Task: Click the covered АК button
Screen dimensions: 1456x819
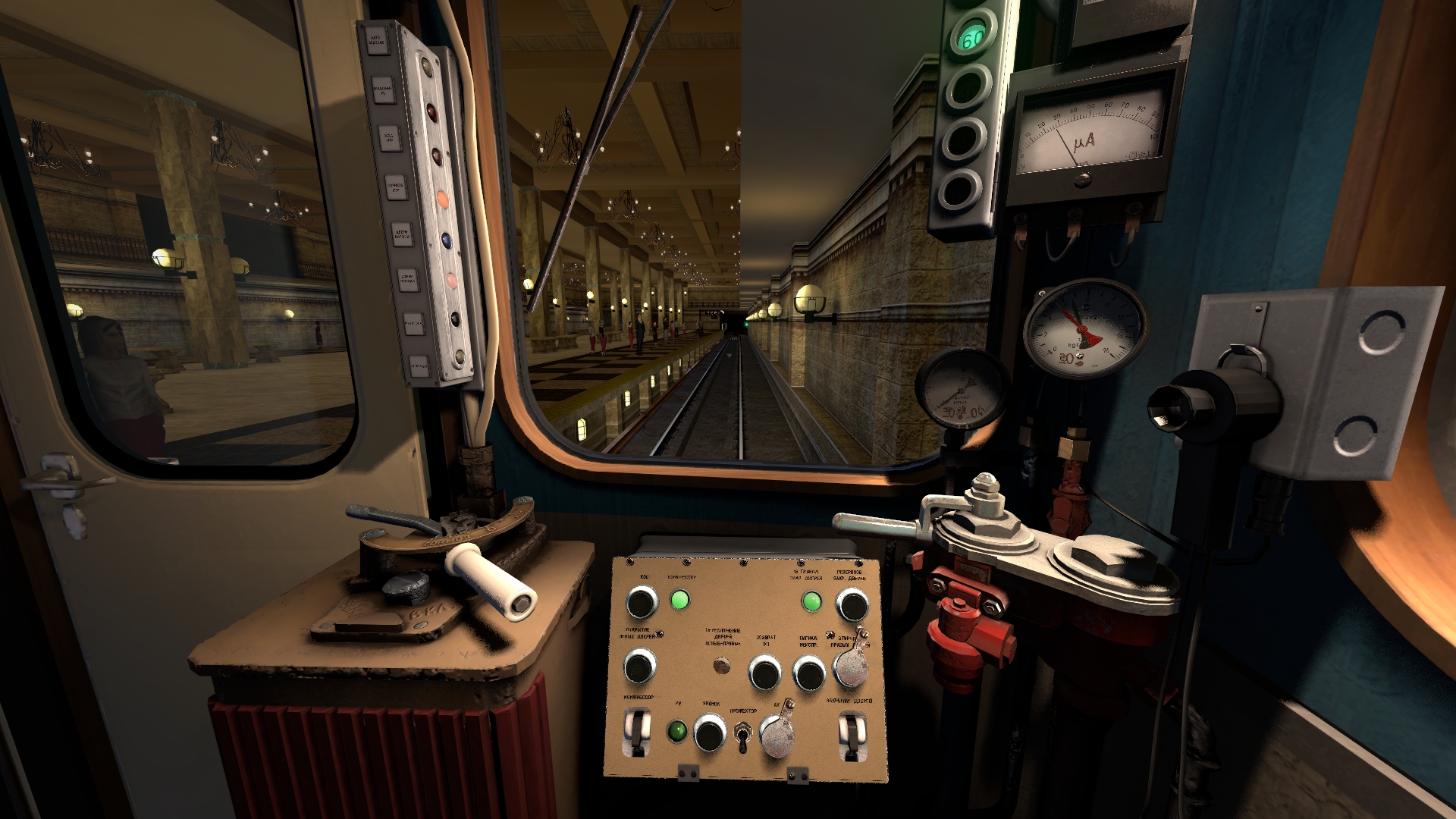Action: coord(777,733)
